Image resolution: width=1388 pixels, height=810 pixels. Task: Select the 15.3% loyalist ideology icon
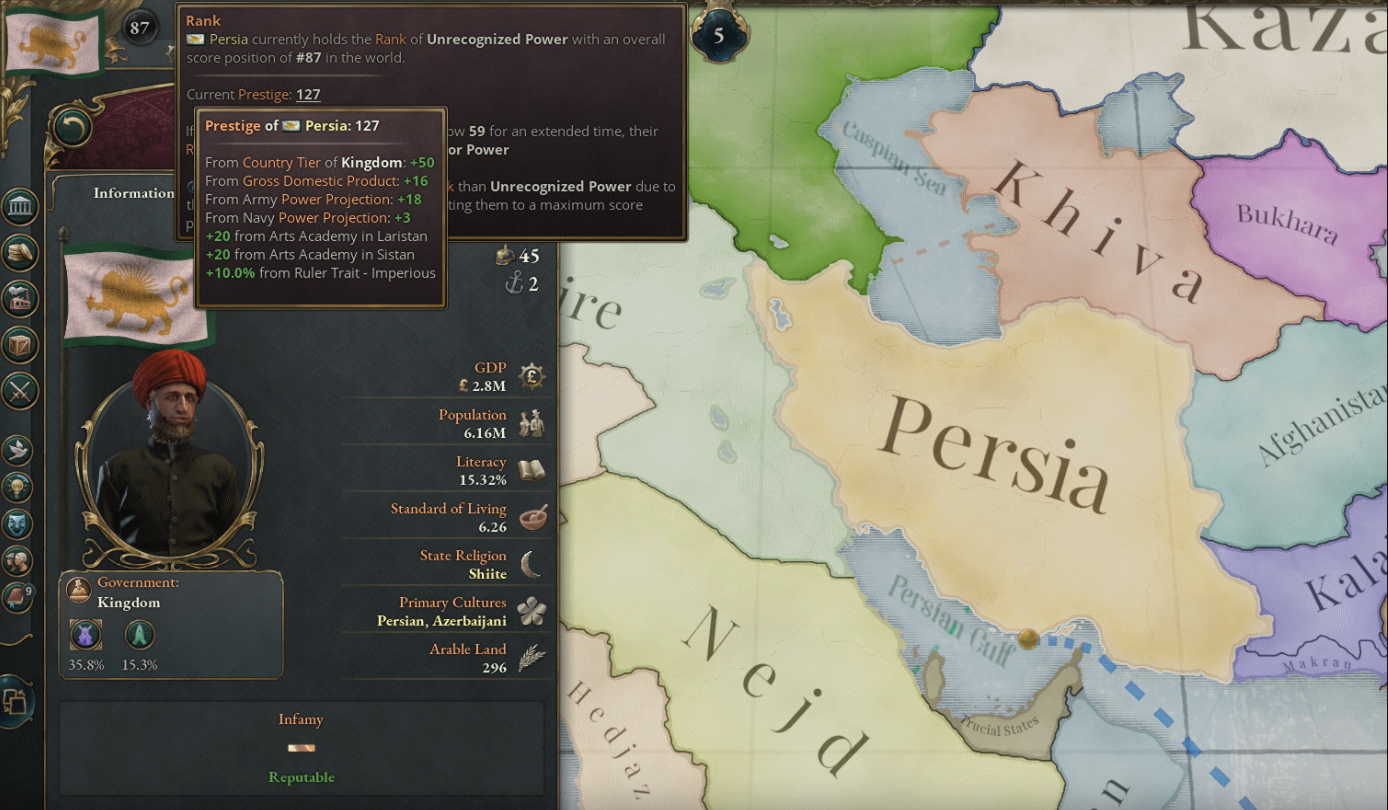(140, 635)
